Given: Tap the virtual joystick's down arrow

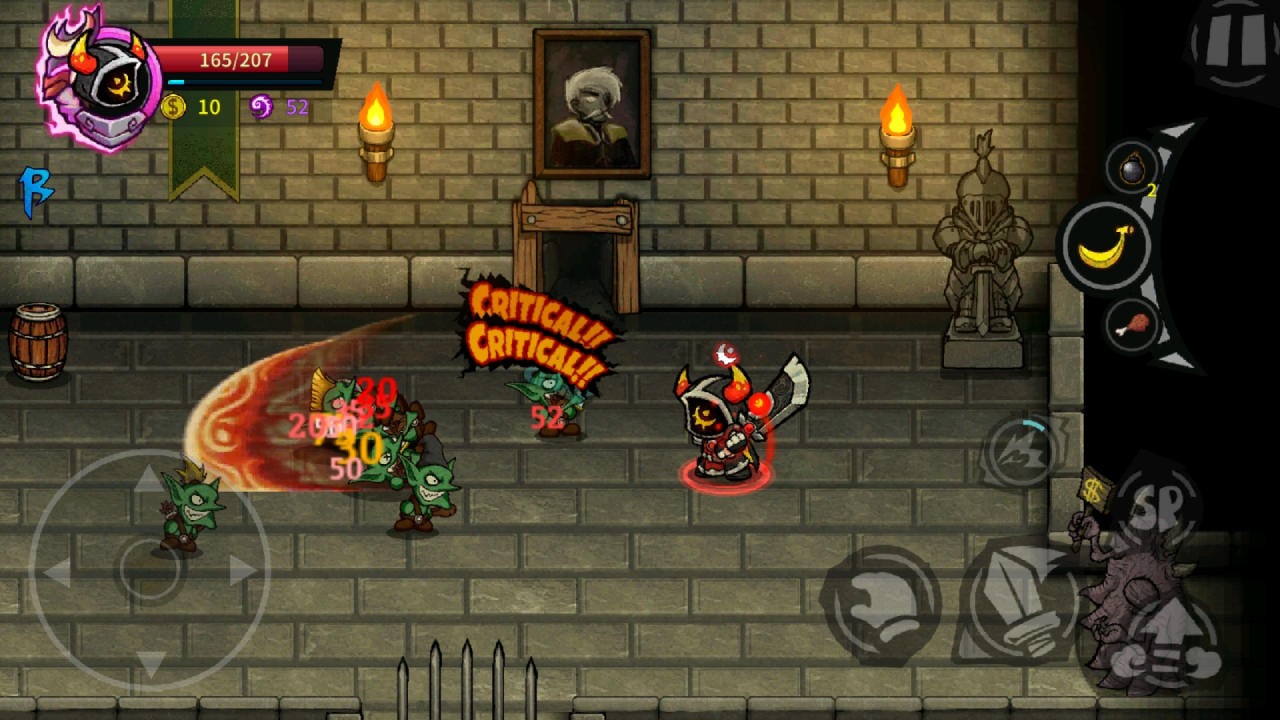Looking at the screenshot, I should point(150,662).
